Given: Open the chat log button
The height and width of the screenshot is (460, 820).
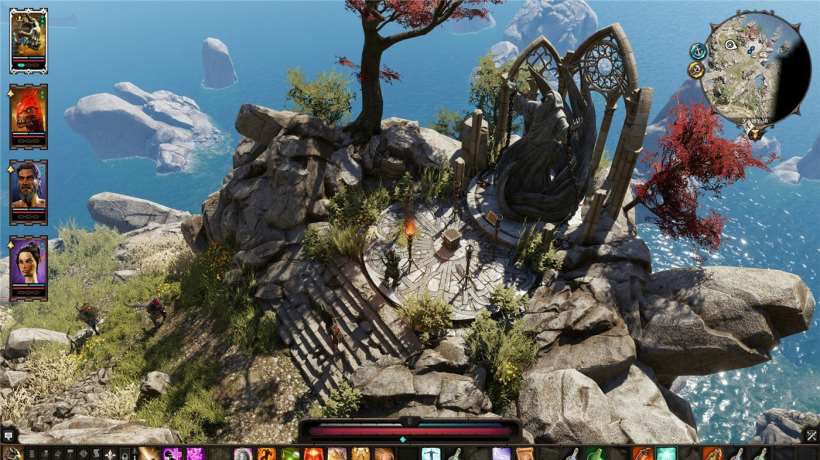Looking at the screenshot, I should point(8,435).
